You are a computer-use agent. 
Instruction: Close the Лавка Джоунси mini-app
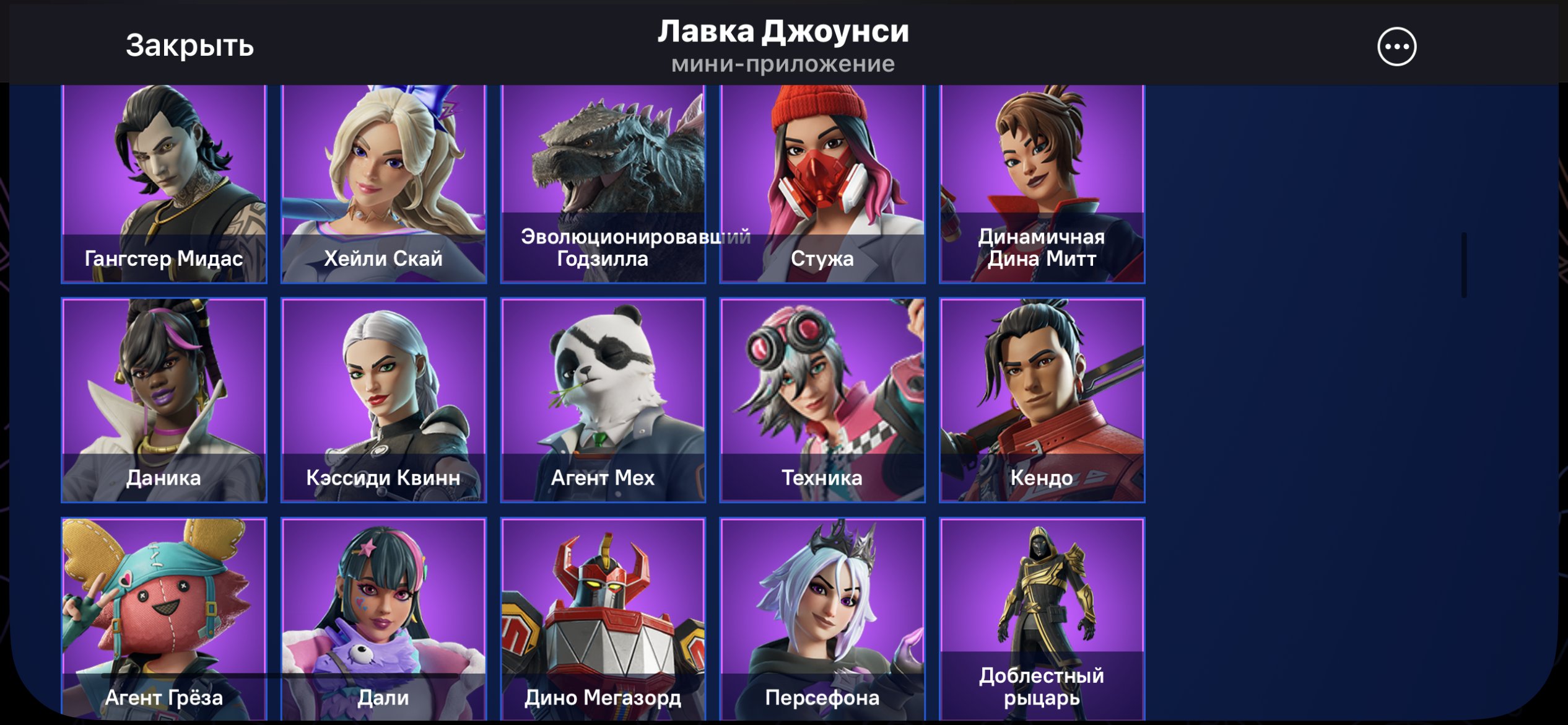tap(189, 46)
